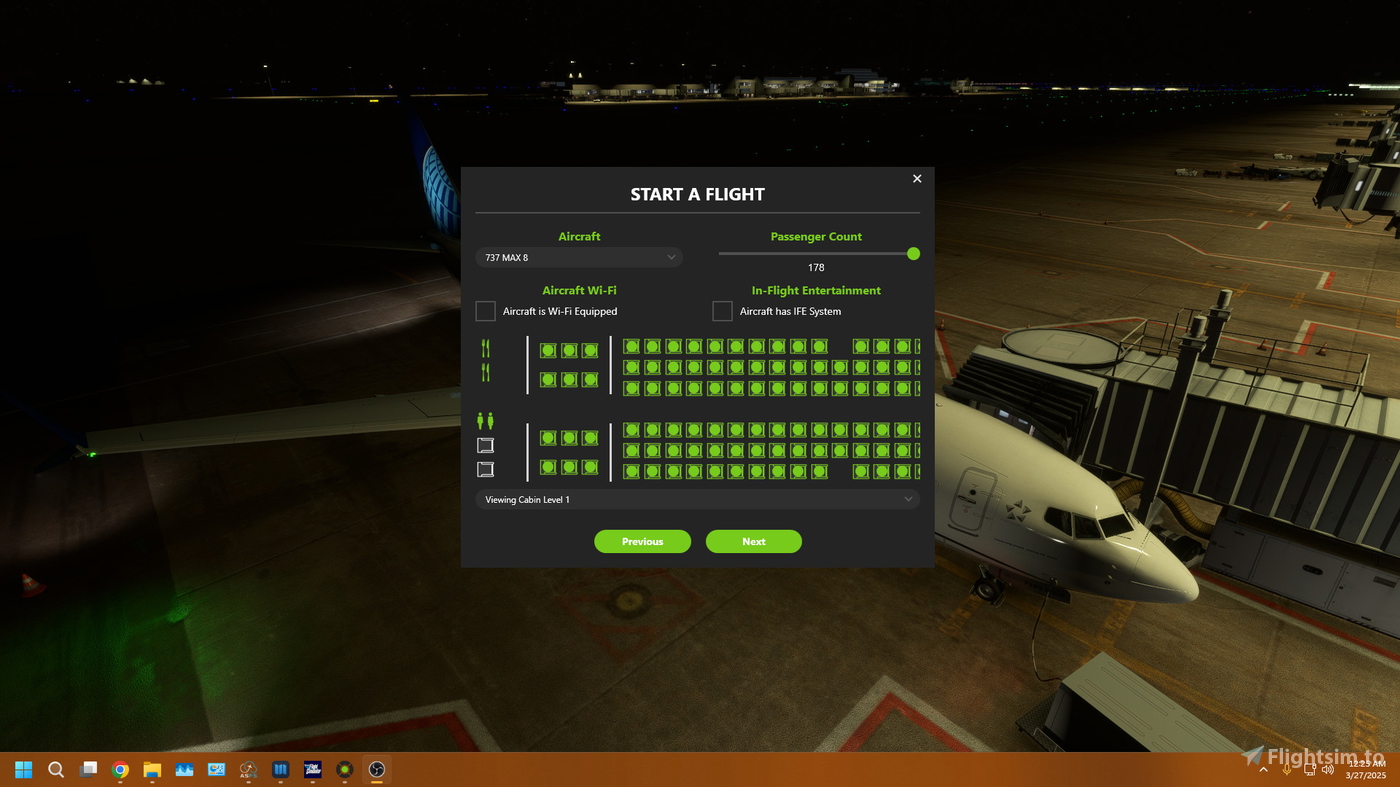Viewport: 1400px width, 787px height.
Task: Click the upper emergency exit door icon
Action: (x=485, y=445)
